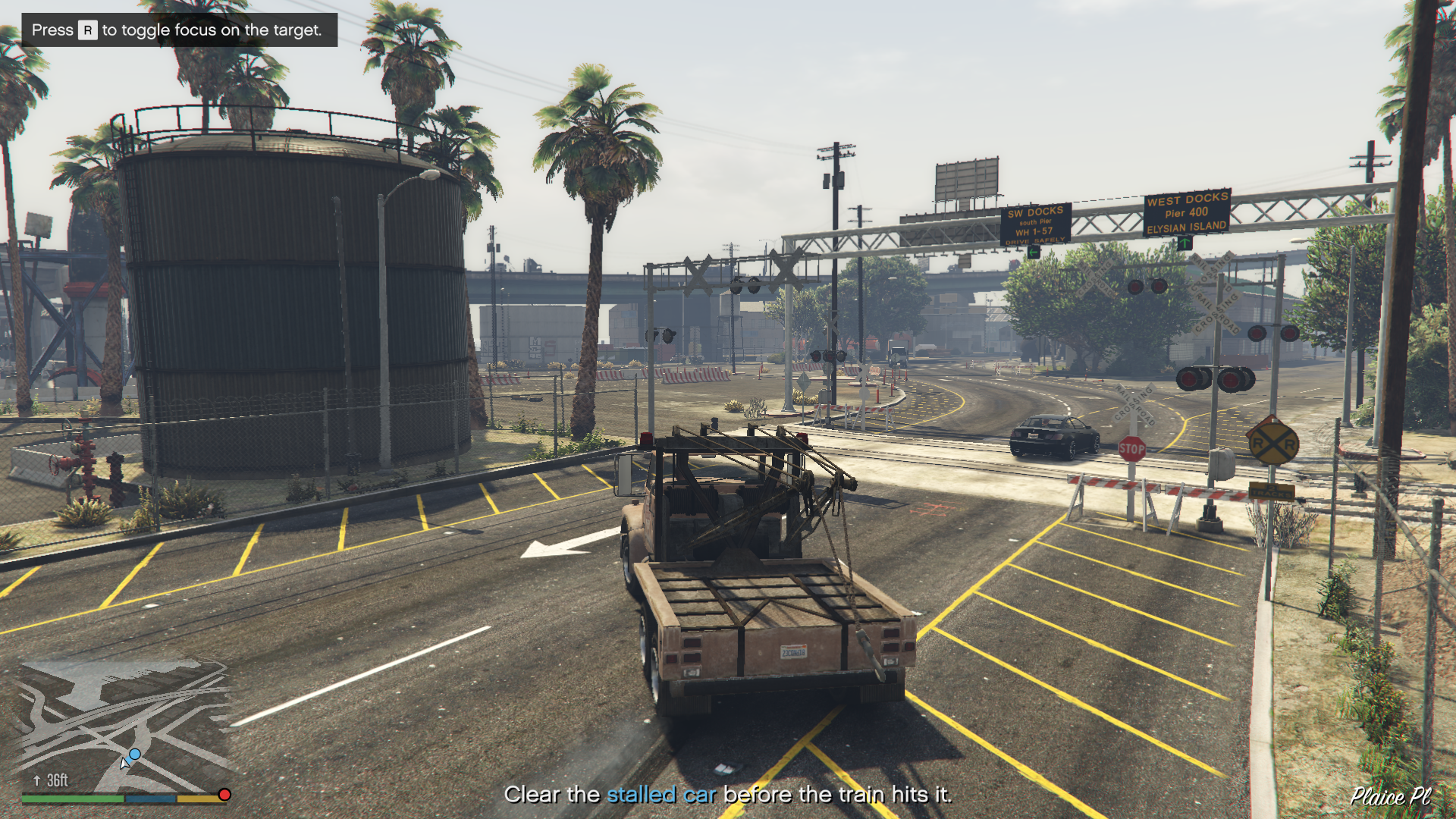Toggle focus using the target prompt banner
This screenshot has width=1456, height=819.
[x=178, y=30]
